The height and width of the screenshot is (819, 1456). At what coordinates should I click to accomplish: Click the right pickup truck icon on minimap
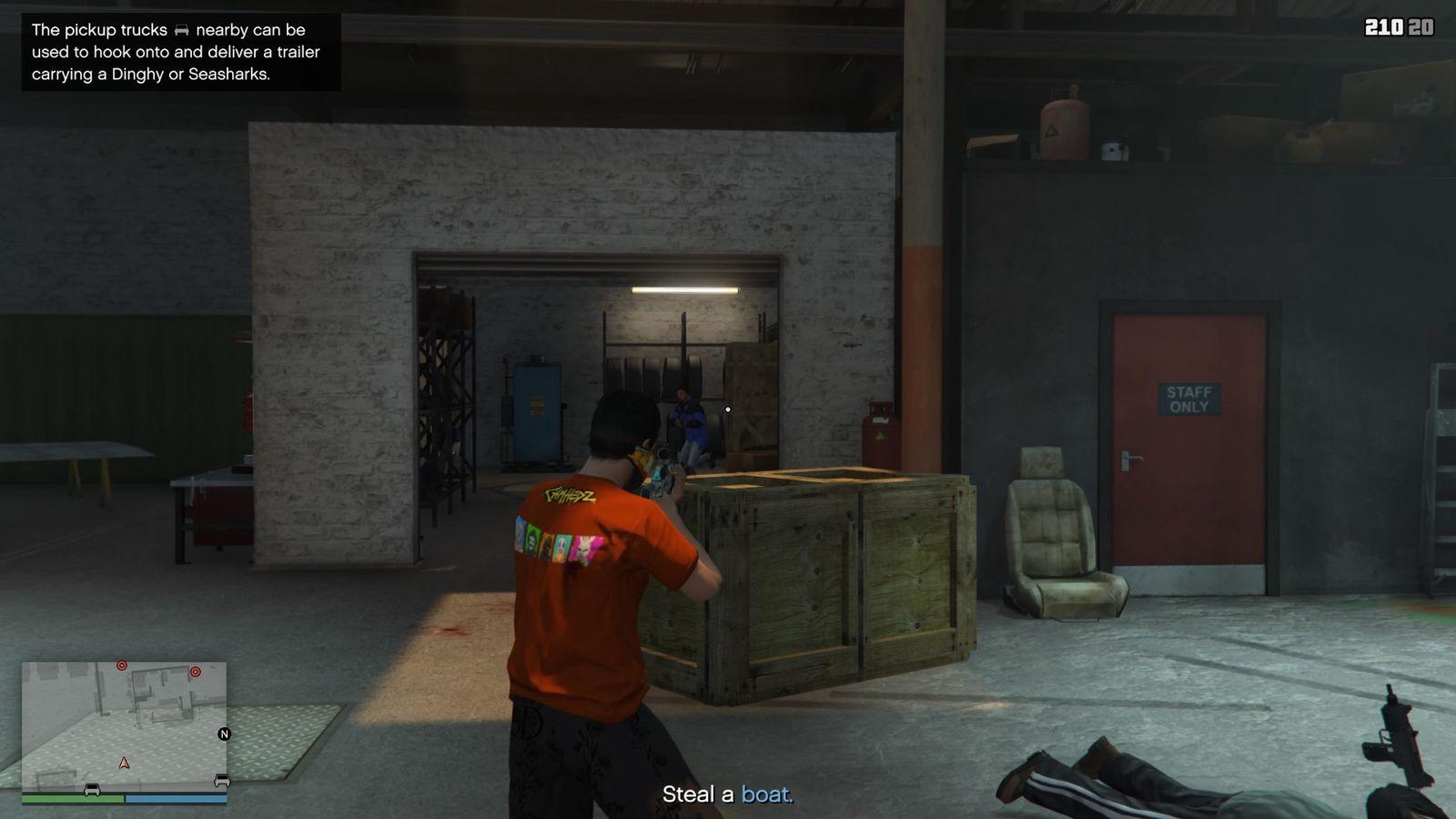(222, 780)
